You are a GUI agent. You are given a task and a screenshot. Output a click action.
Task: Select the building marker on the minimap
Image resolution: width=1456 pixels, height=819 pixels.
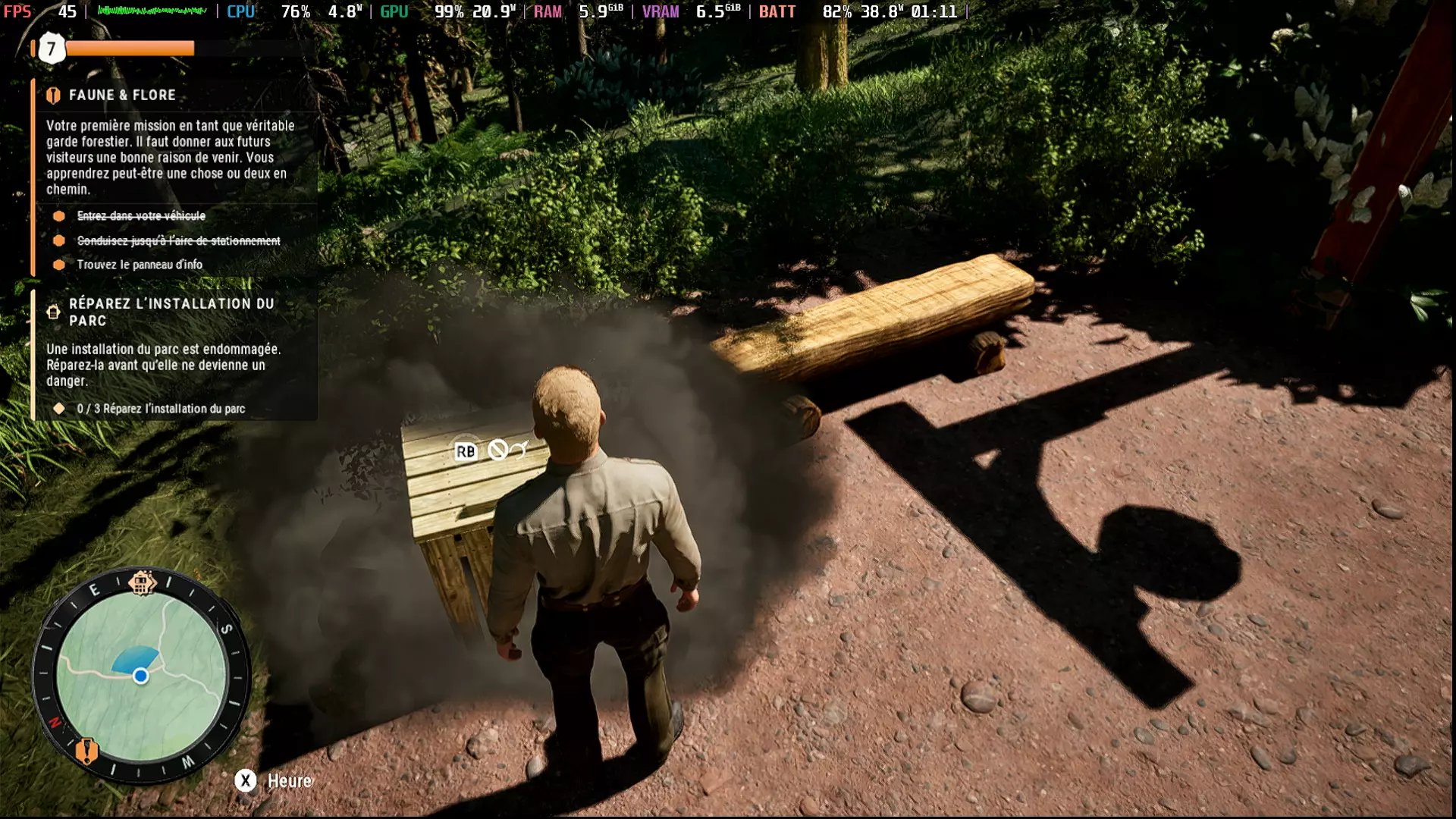tap(141, 583)
